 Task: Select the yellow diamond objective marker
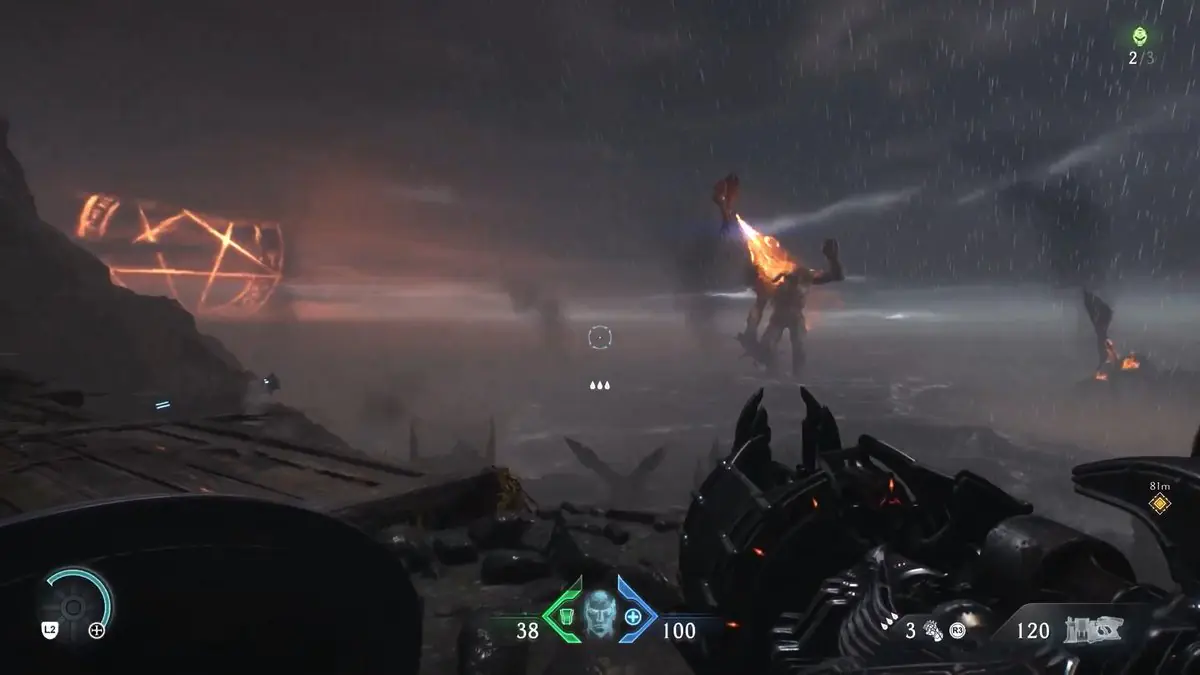(x=1160, y=503)
